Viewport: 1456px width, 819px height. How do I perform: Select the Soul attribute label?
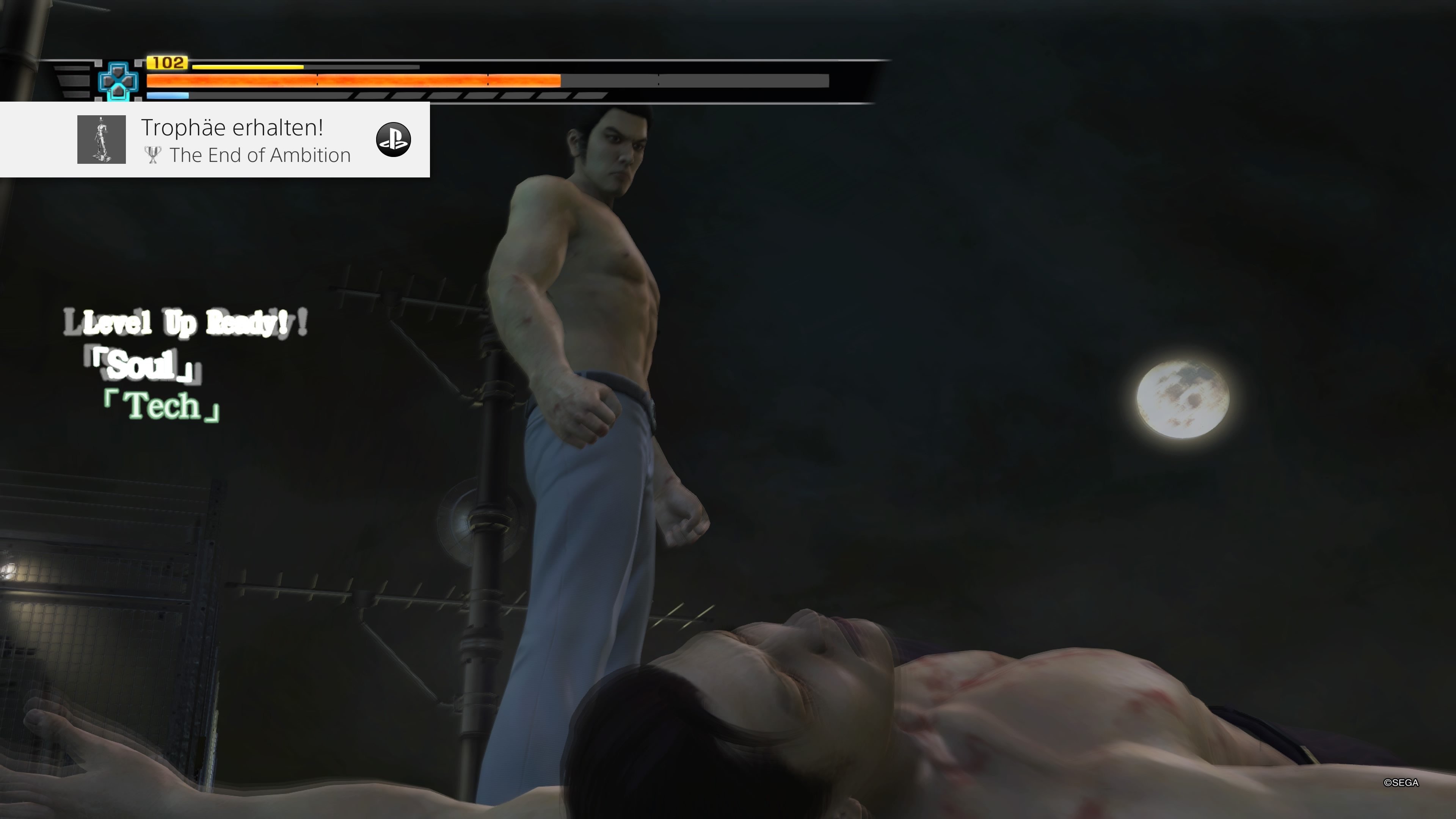pyautogui.click(x=140, y=367)
